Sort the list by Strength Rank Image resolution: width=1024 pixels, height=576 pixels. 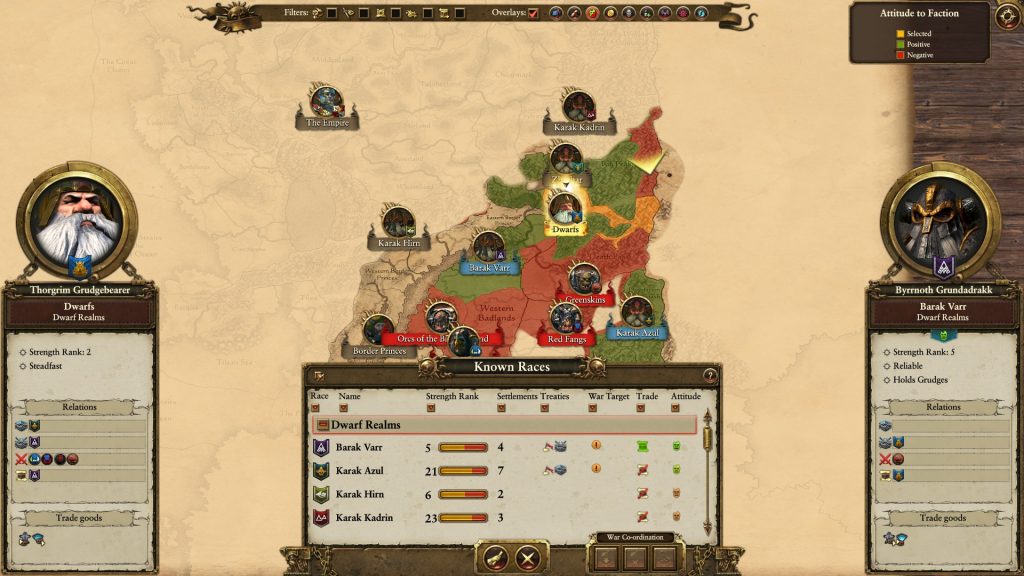click(x=431, y=408)
